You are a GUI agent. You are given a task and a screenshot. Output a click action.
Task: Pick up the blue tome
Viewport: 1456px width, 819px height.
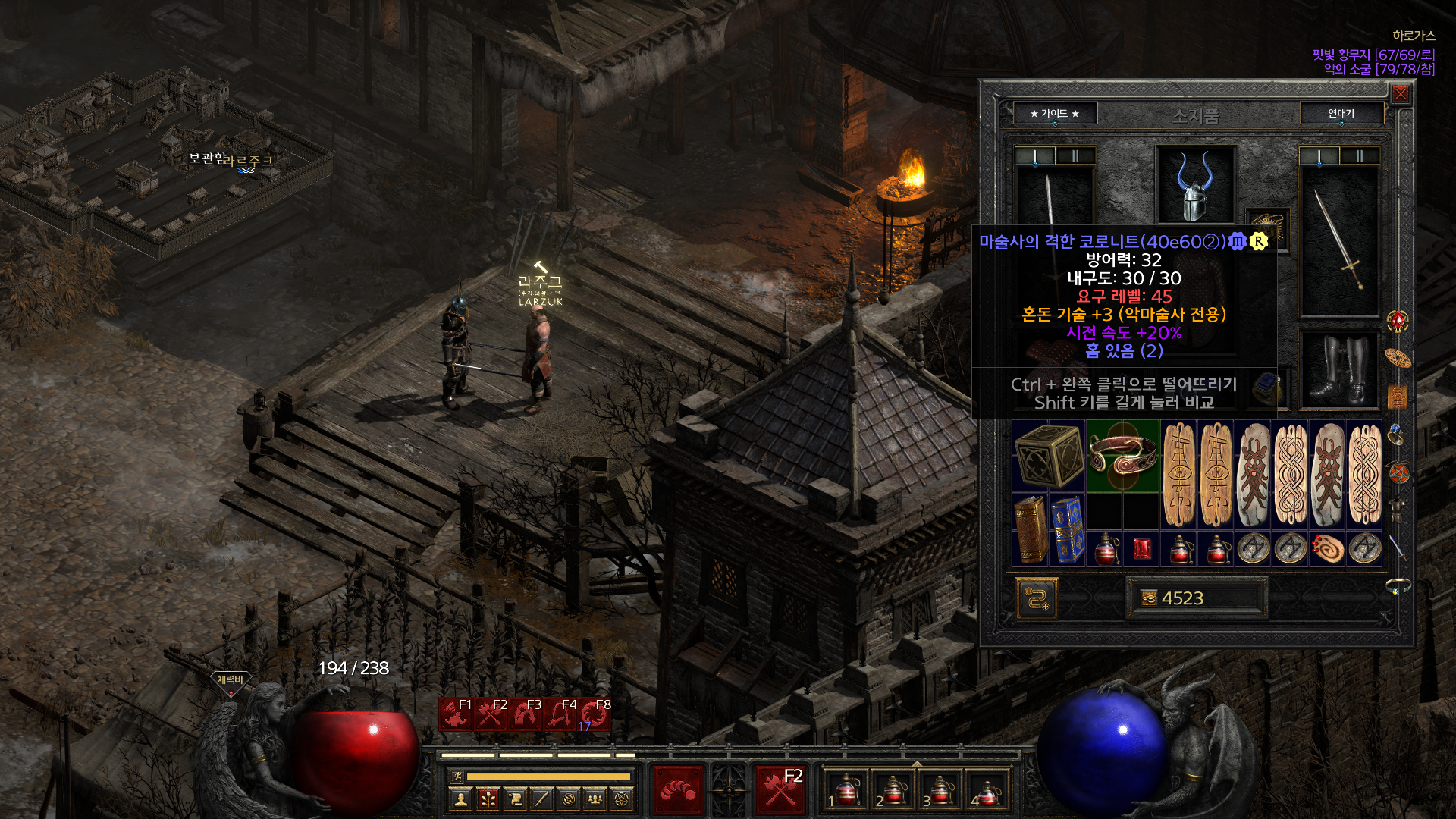1067,530
